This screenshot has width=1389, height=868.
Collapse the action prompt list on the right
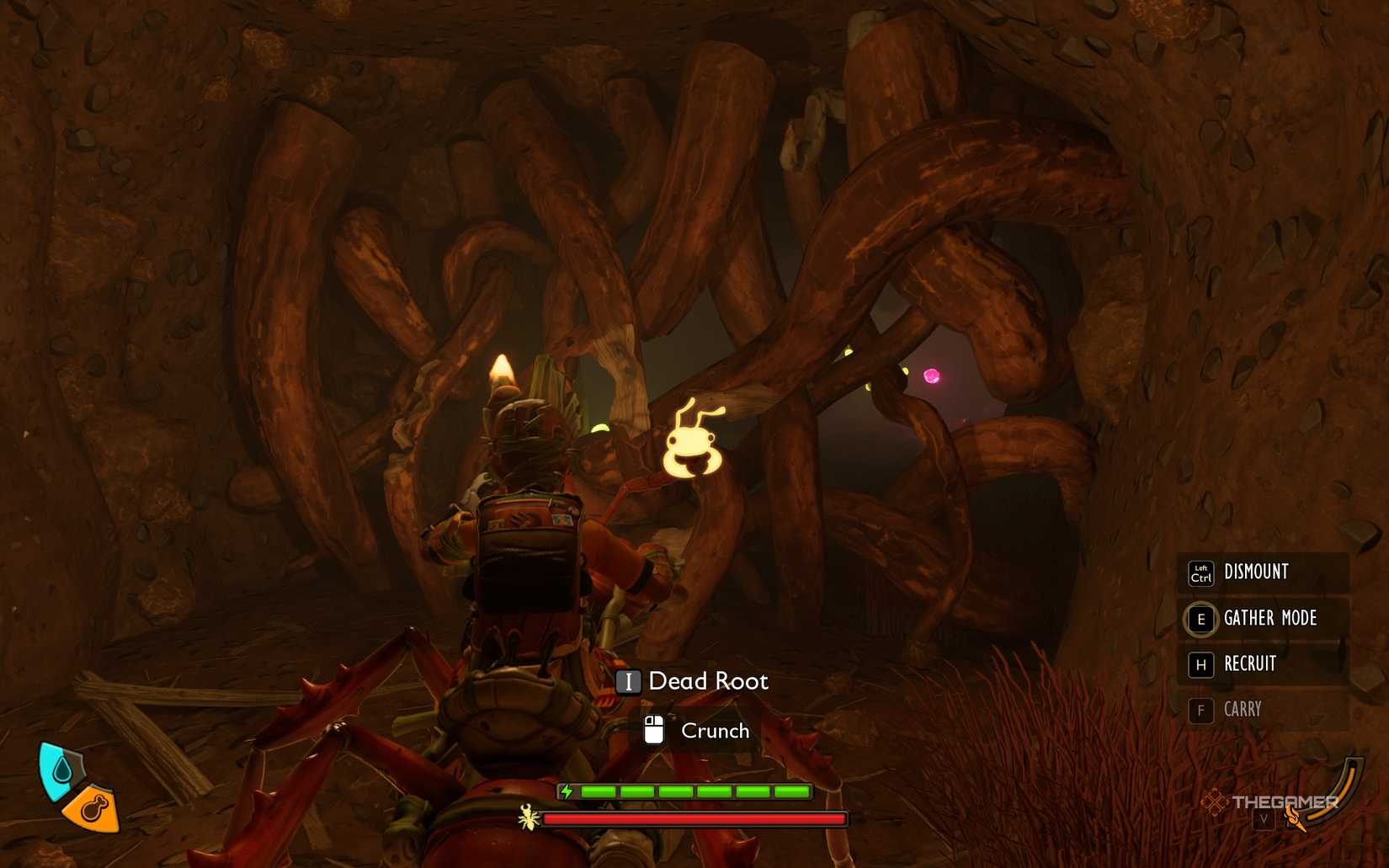coord(1263,640)
